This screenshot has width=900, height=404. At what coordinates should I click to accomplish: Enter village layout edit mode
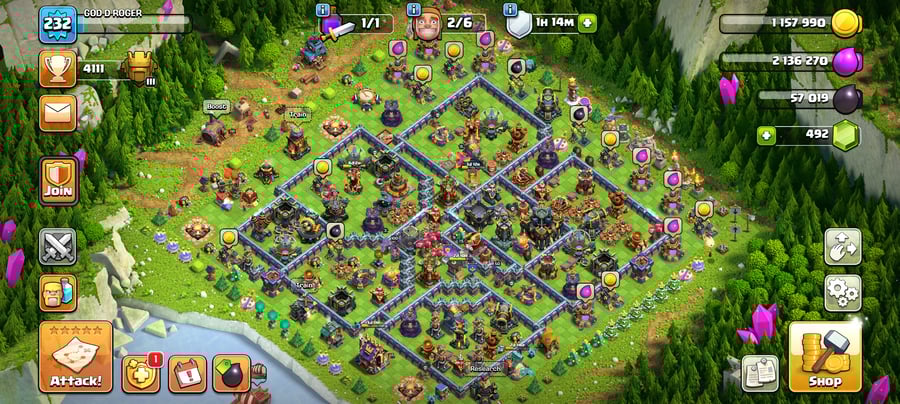(x=843, y=247)
